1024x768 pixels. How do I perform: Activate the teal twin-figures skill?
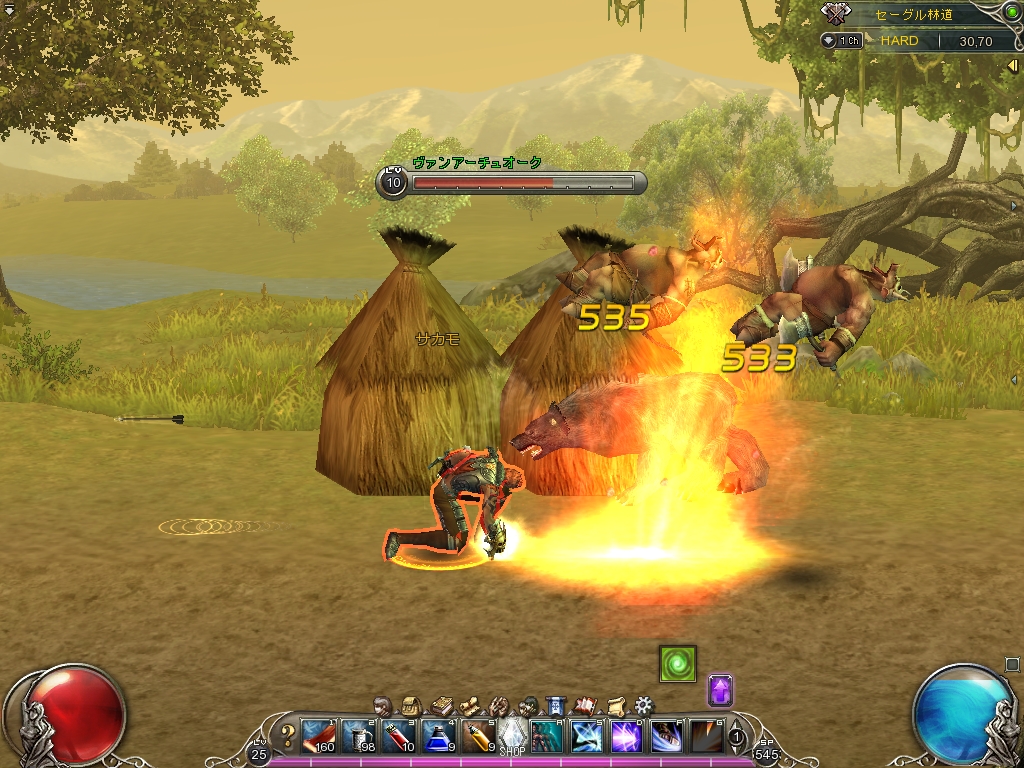pos(547,736)
